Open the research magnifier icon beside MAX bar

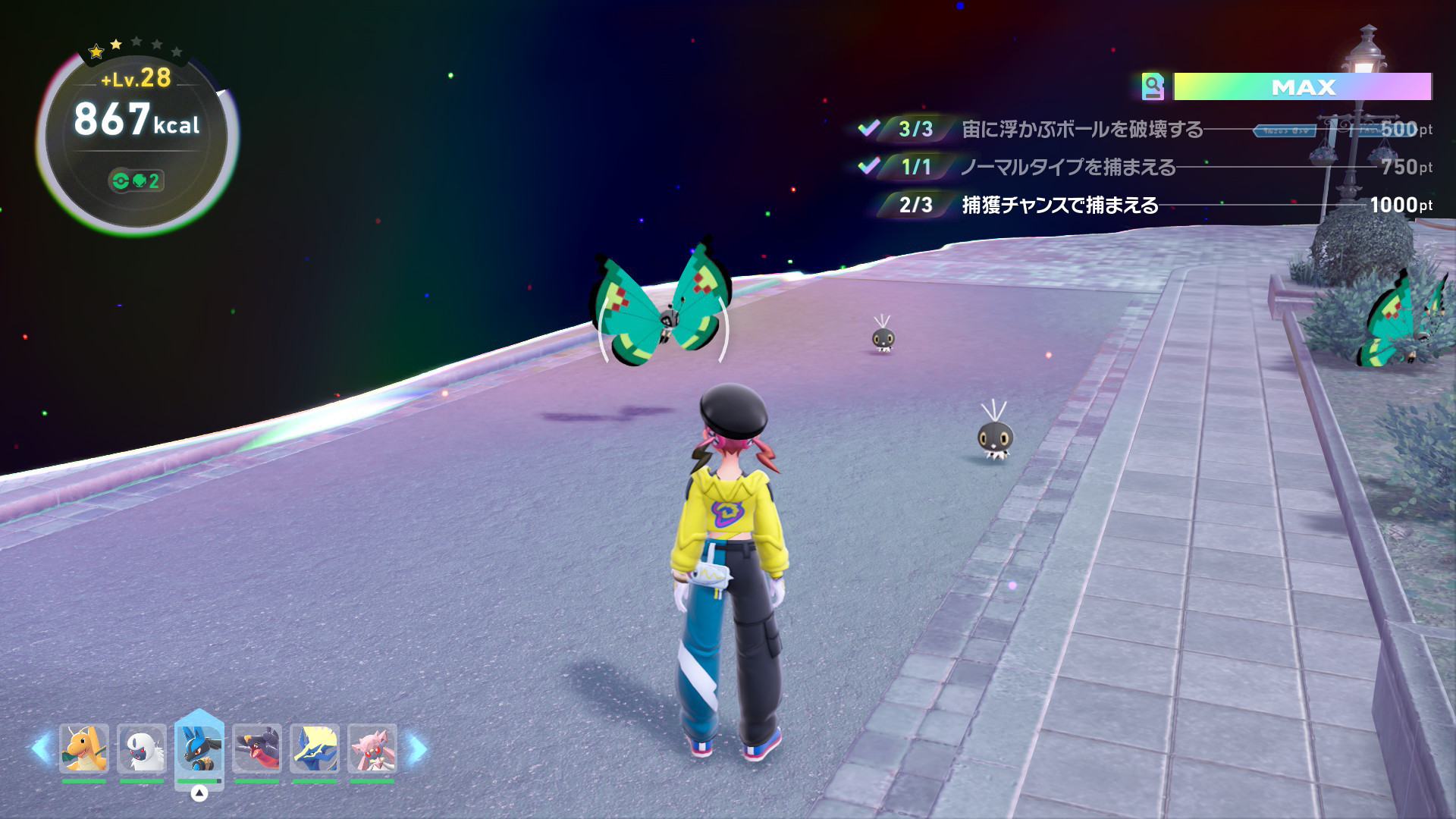1153,87
